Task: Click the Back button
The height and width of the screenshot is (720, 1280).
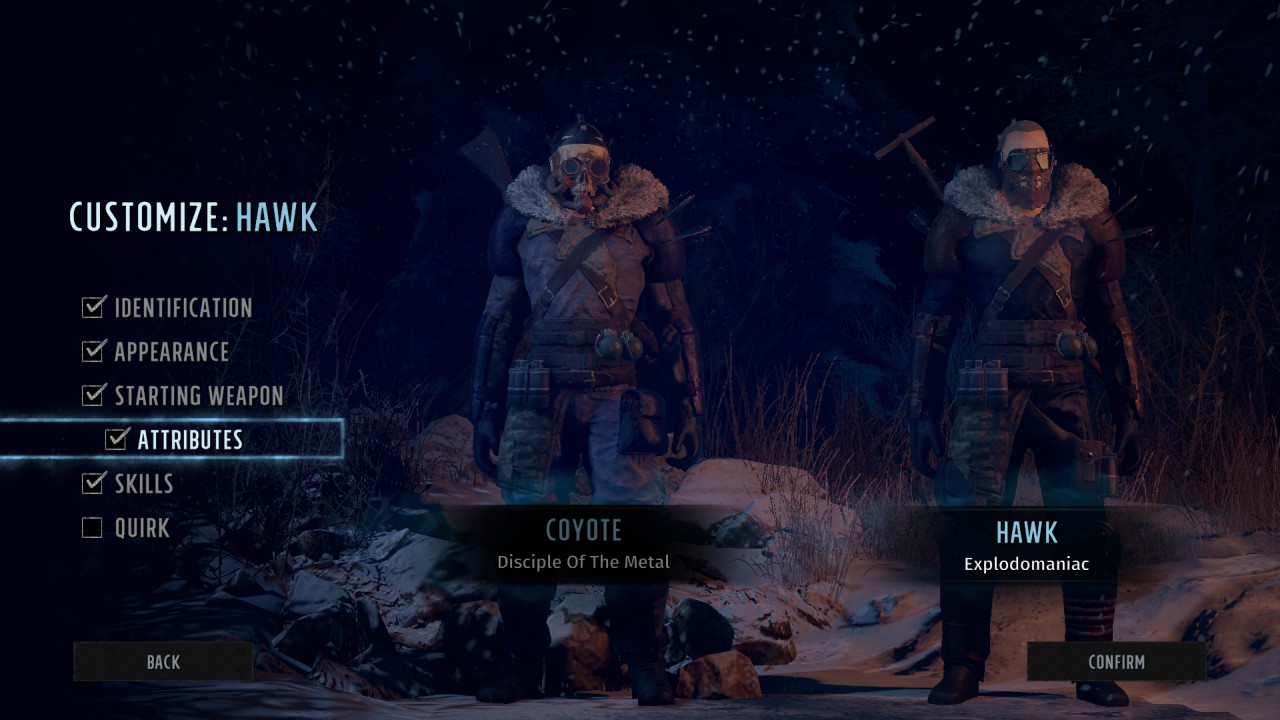Action: click(x=163, y=662)
